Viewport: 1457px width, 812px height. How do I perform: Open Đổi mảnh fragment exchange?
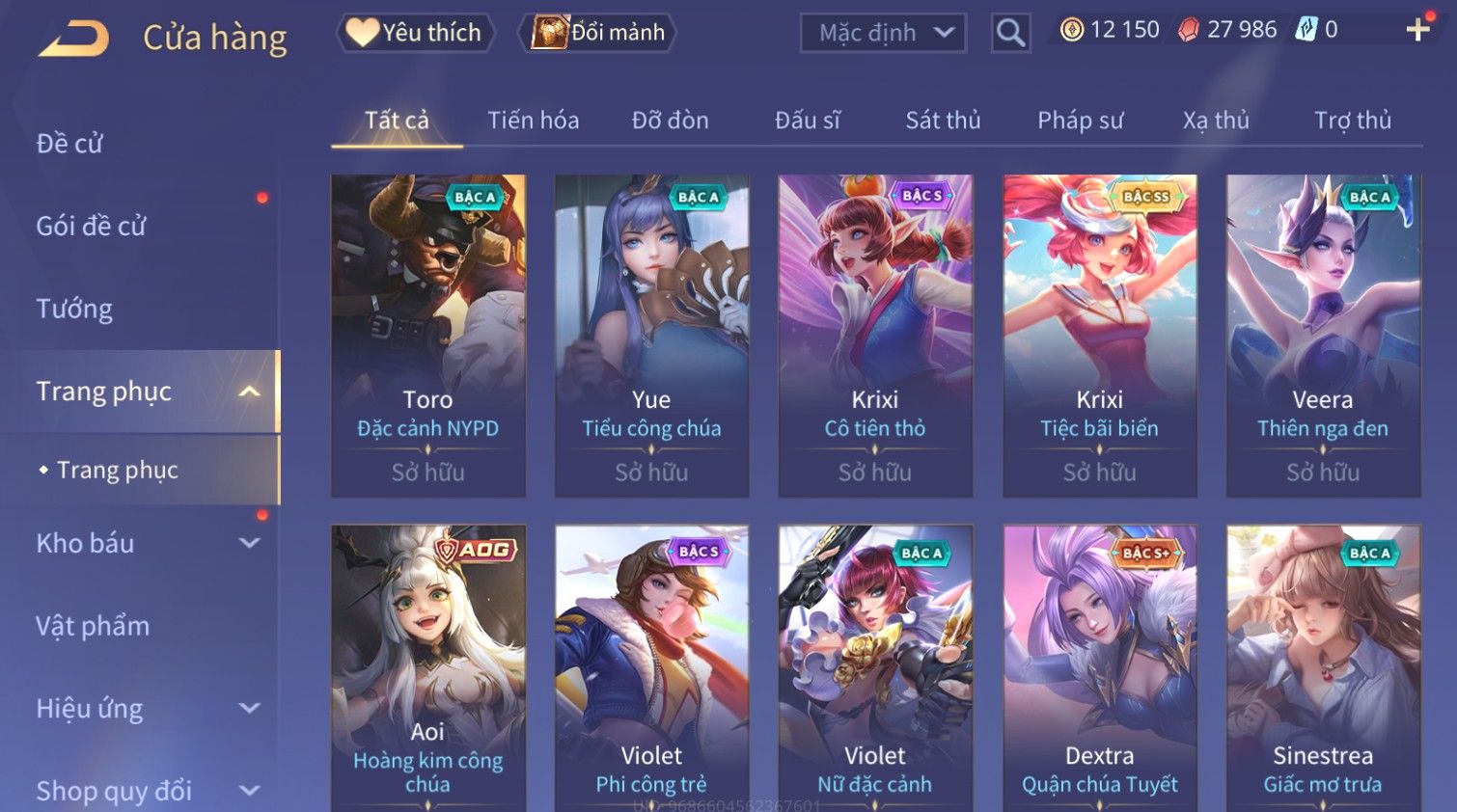point(598,33)
